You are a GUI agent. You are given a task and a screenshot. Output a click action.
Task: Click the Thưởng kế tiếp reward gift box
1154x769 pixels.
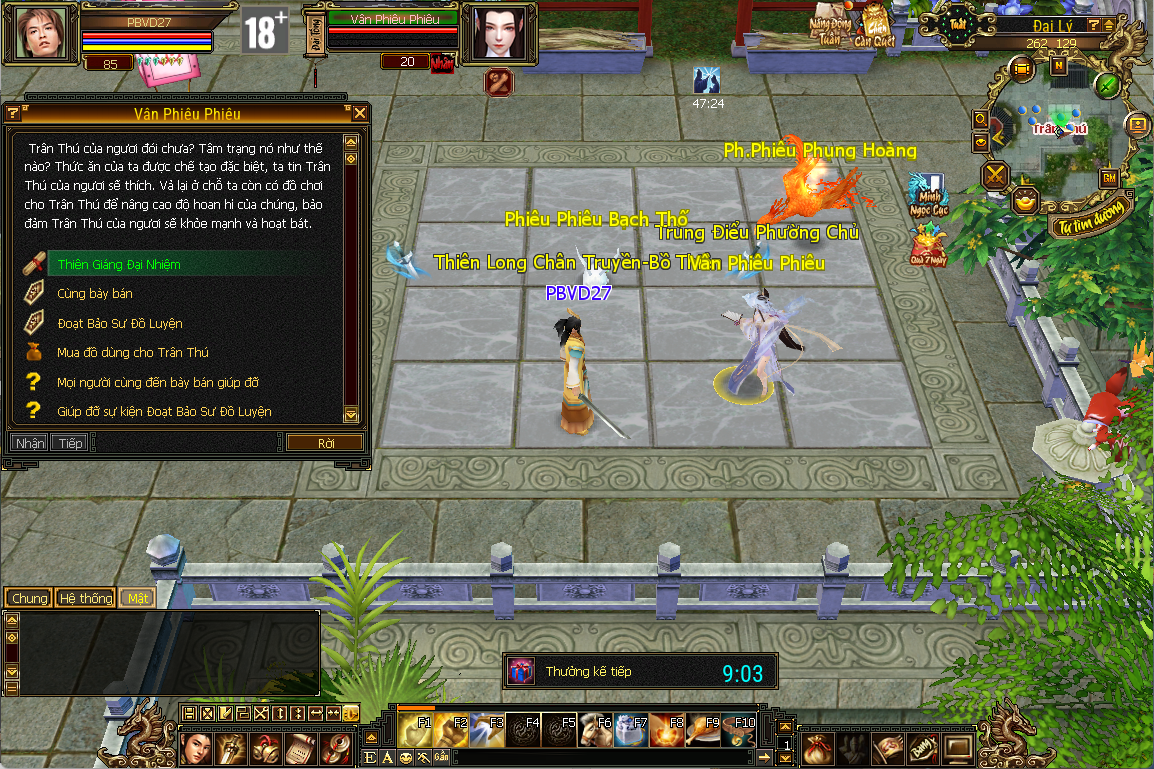click(x=521, y=671)
